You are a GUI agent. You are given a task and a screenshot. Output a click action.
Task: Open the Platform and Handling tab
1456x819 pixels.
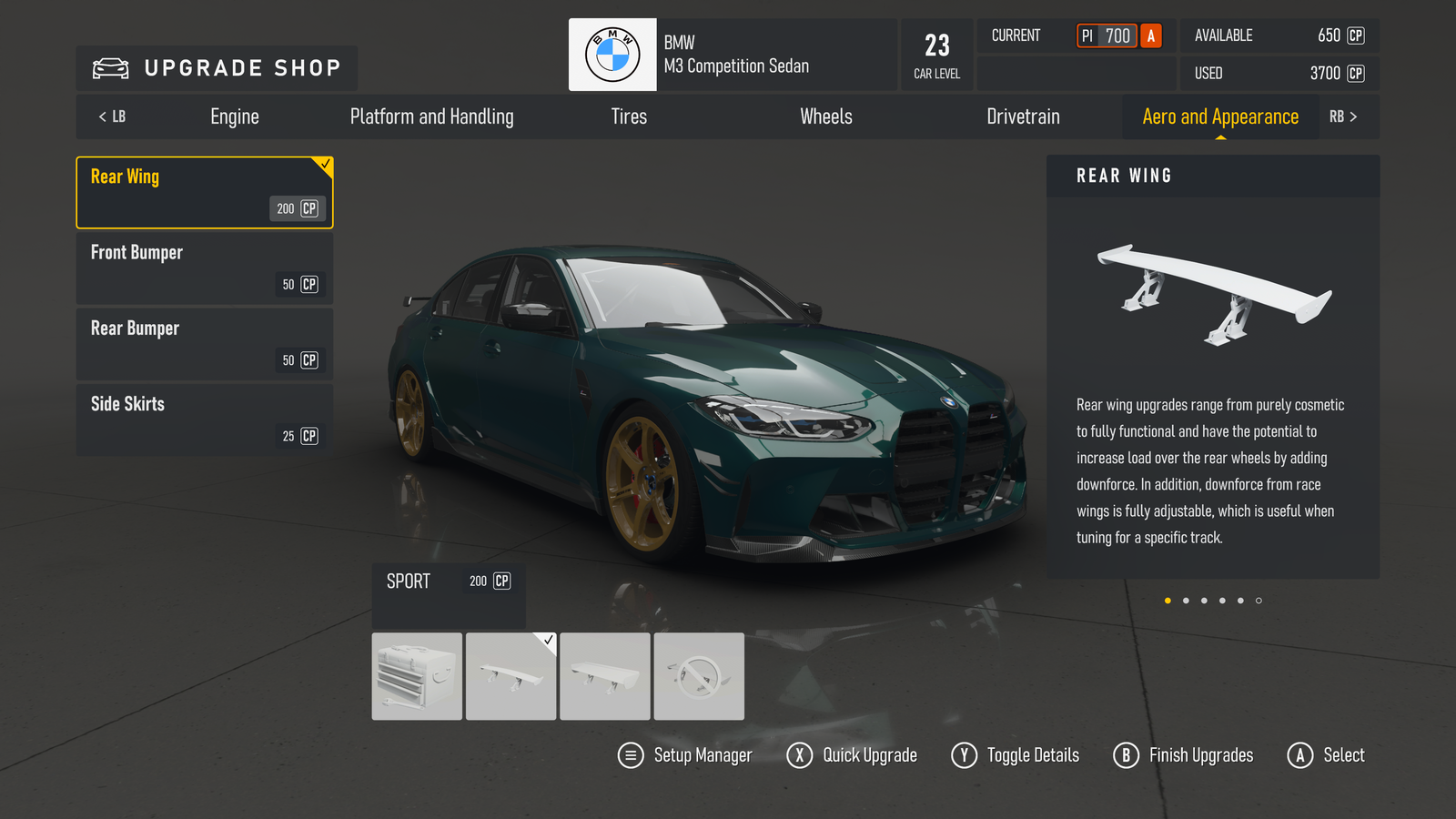tap(431, 116)
